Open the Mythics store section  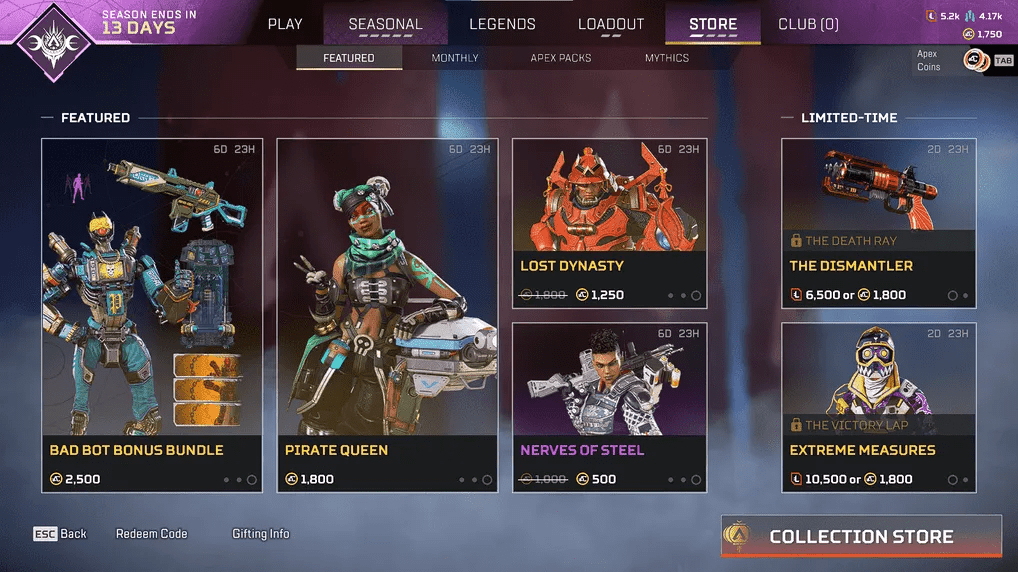click(667, 58)
